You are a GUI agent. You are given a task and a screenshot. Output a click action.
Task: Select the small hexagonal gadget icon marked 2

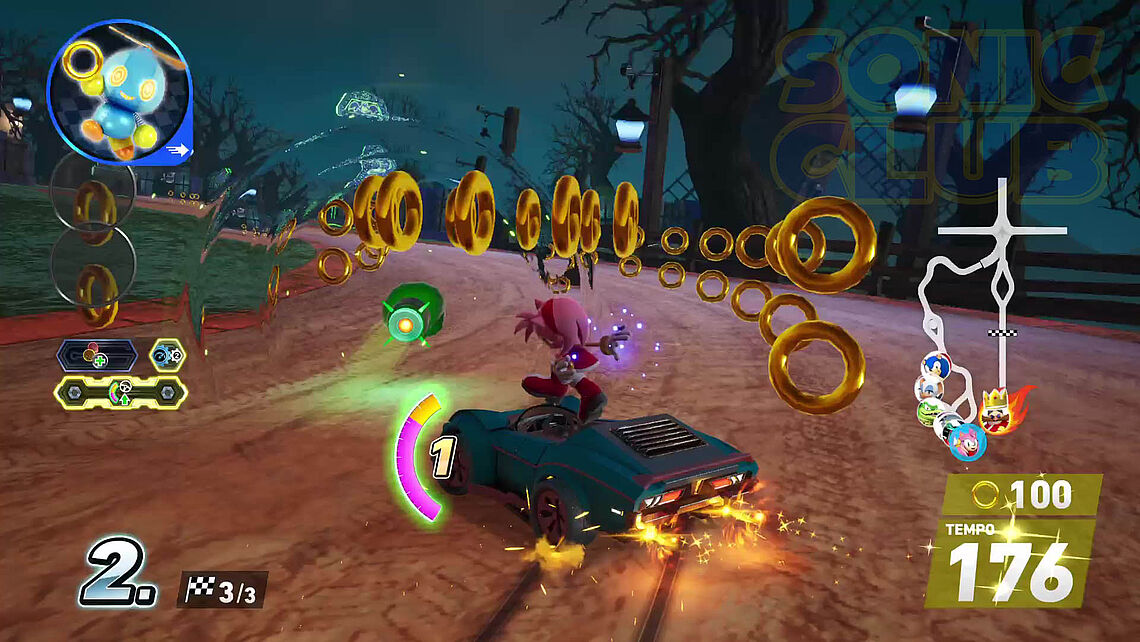point(167,354)
